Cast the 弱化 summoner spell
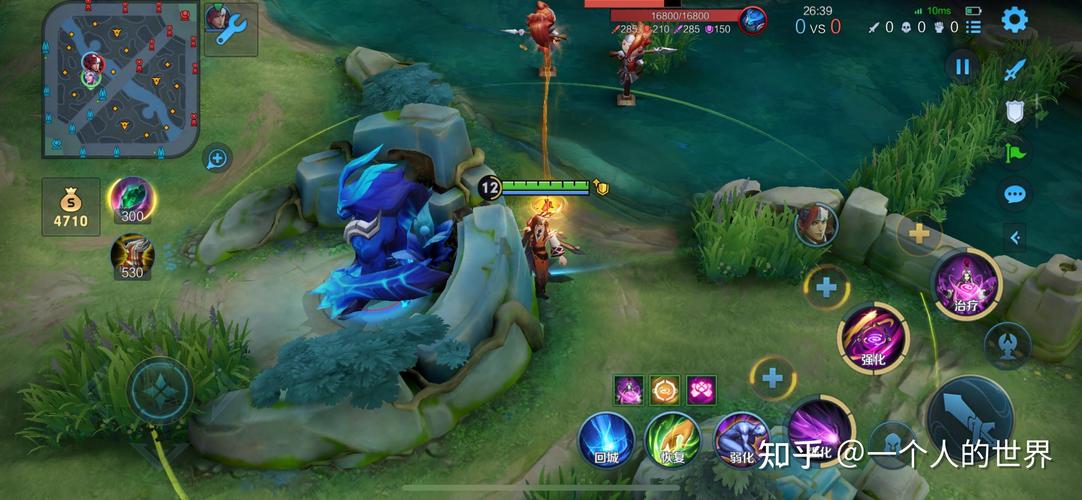Viewport: 1082px width, 500px height. coord(741,438)
